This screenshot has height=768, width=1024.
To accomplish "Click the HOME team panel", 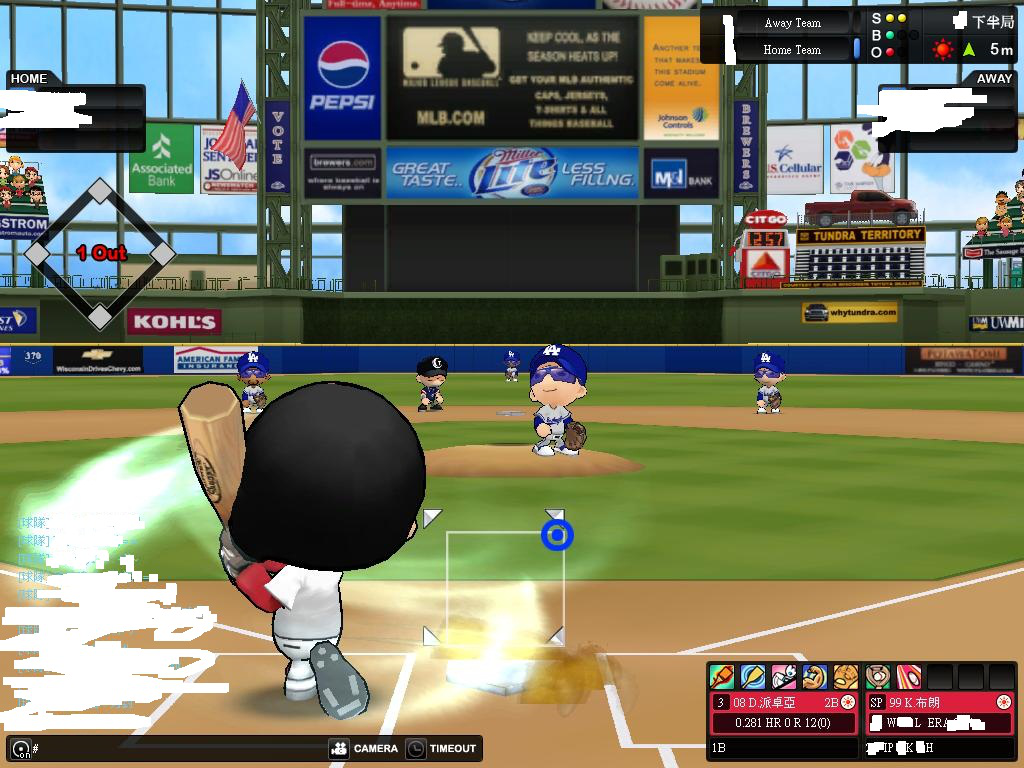I will point(74,110).
